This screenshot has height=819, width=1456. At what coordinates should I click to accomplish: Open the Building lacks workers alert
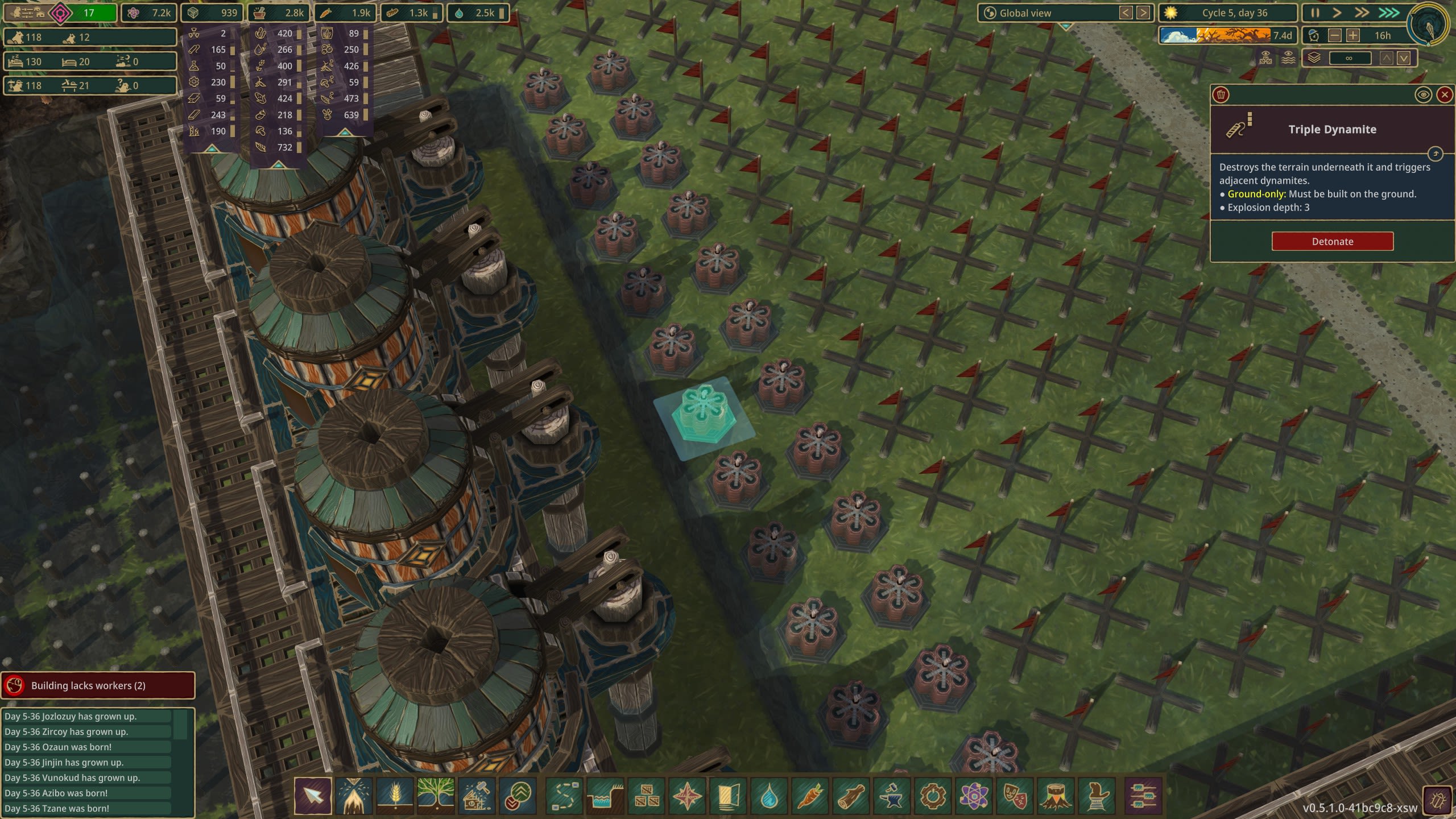[98, 685]
